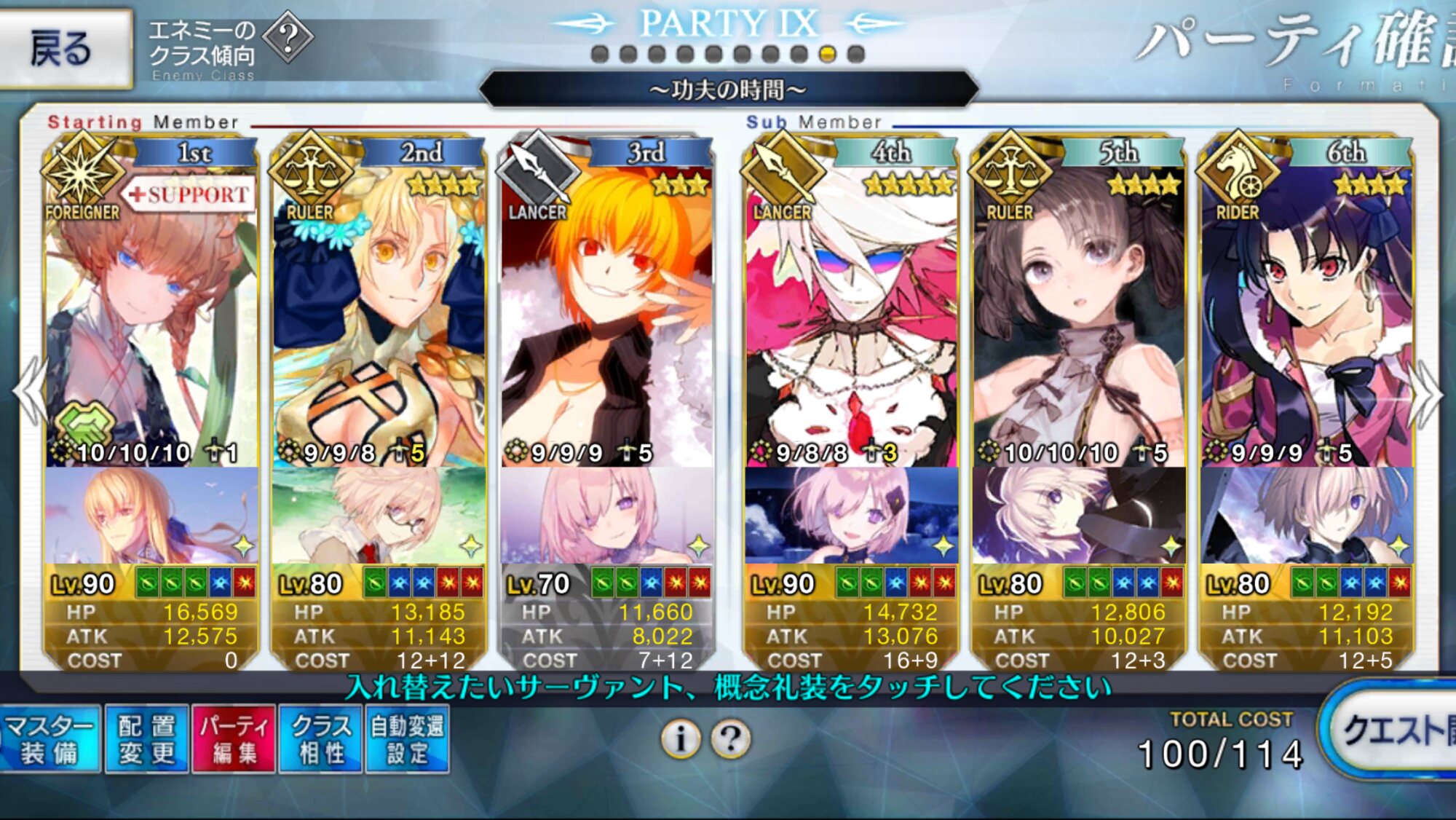The width and height of the screenshot is (1456, 820).
Task: Open the round question mark help button
Action: point(731,740)
